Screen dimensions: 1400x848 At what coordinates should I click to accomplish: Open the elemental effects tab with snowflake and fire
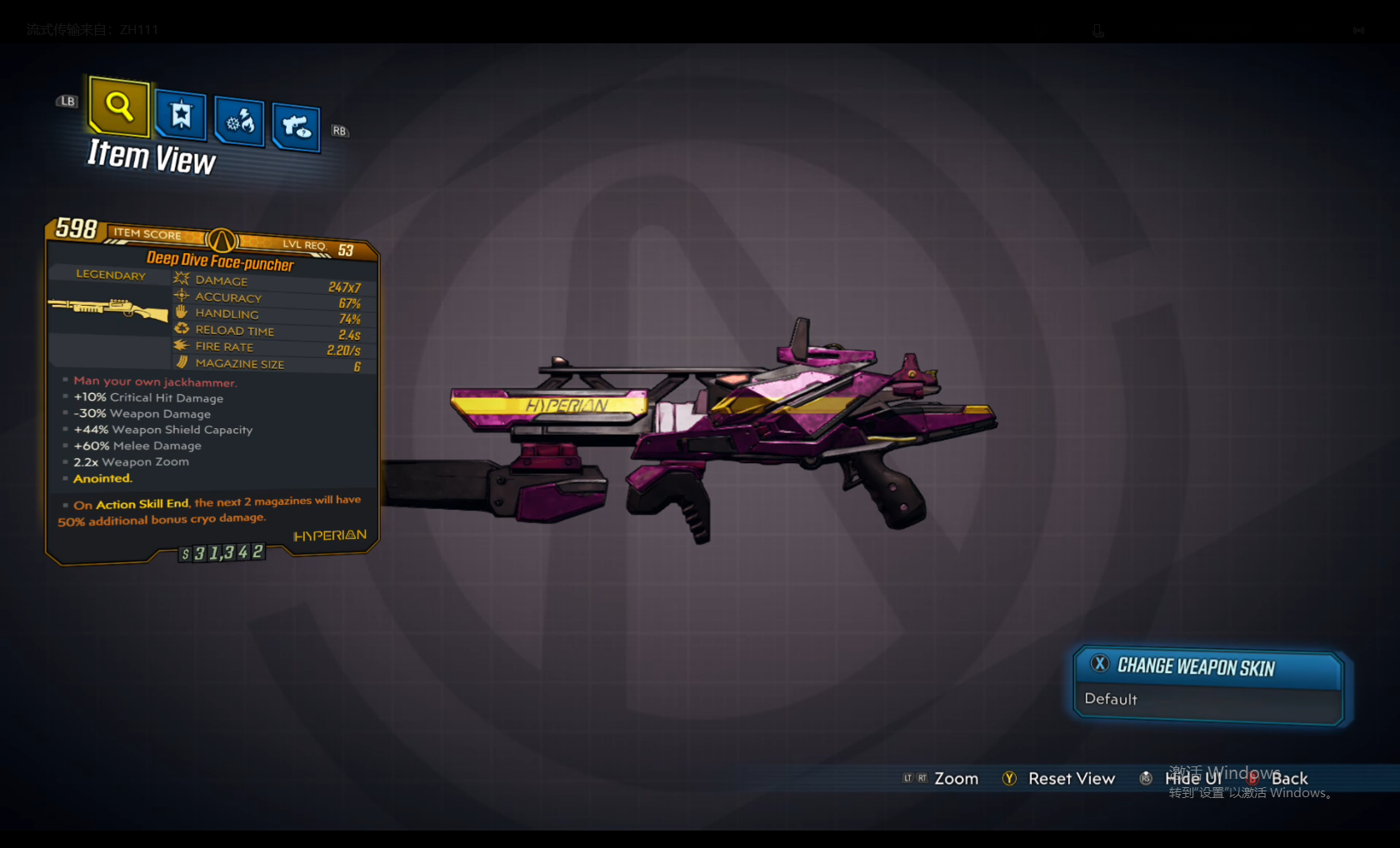click(x=239, y=122)
